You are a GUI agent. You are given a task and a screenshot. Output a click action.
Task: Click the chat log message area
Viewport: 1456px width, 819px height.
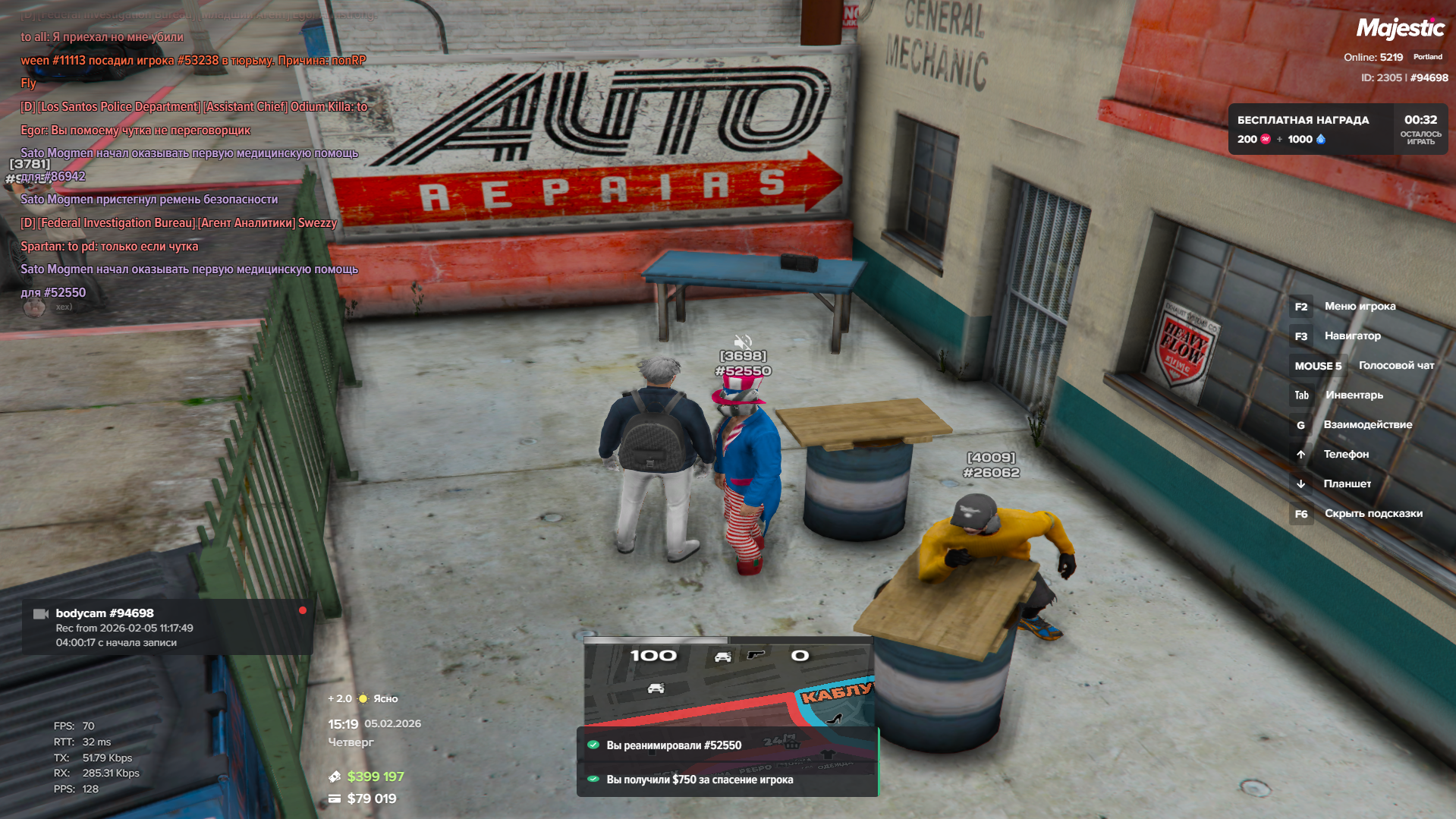tap(190, 164)
